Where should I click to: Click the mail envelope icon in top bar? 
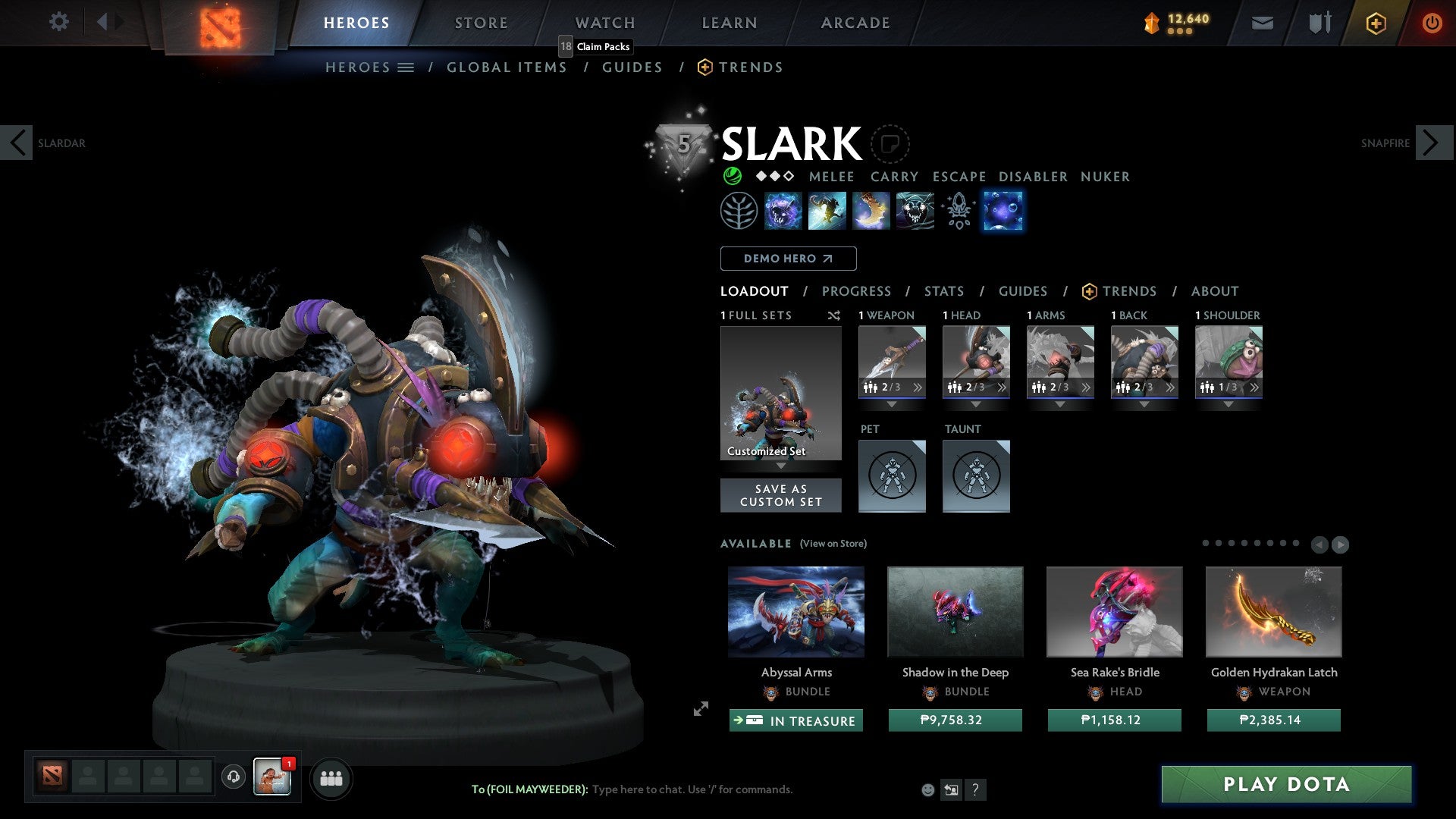pos(1262,23)
